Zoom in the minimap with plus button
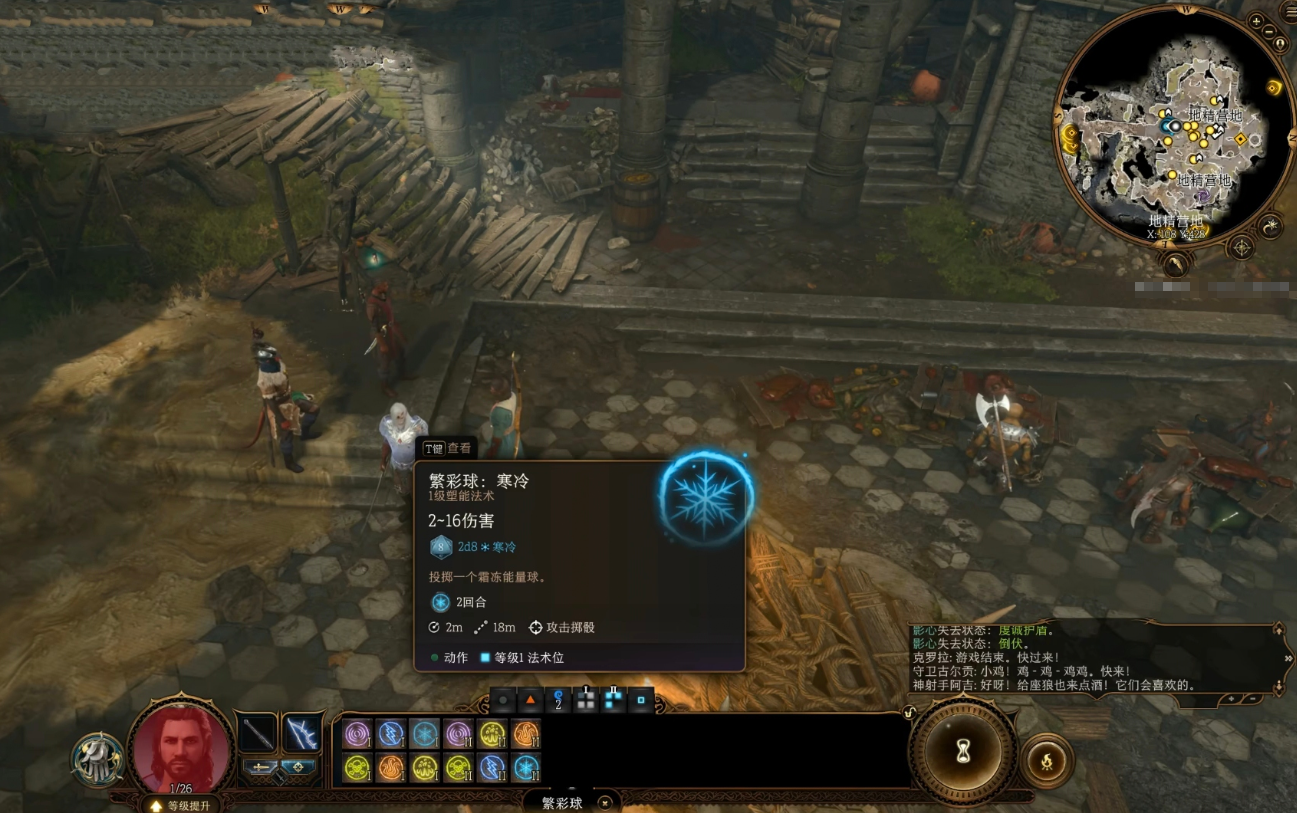The width and height of the screenshot is (1297, 813). pyautogui.click(x=1256, y=20)
